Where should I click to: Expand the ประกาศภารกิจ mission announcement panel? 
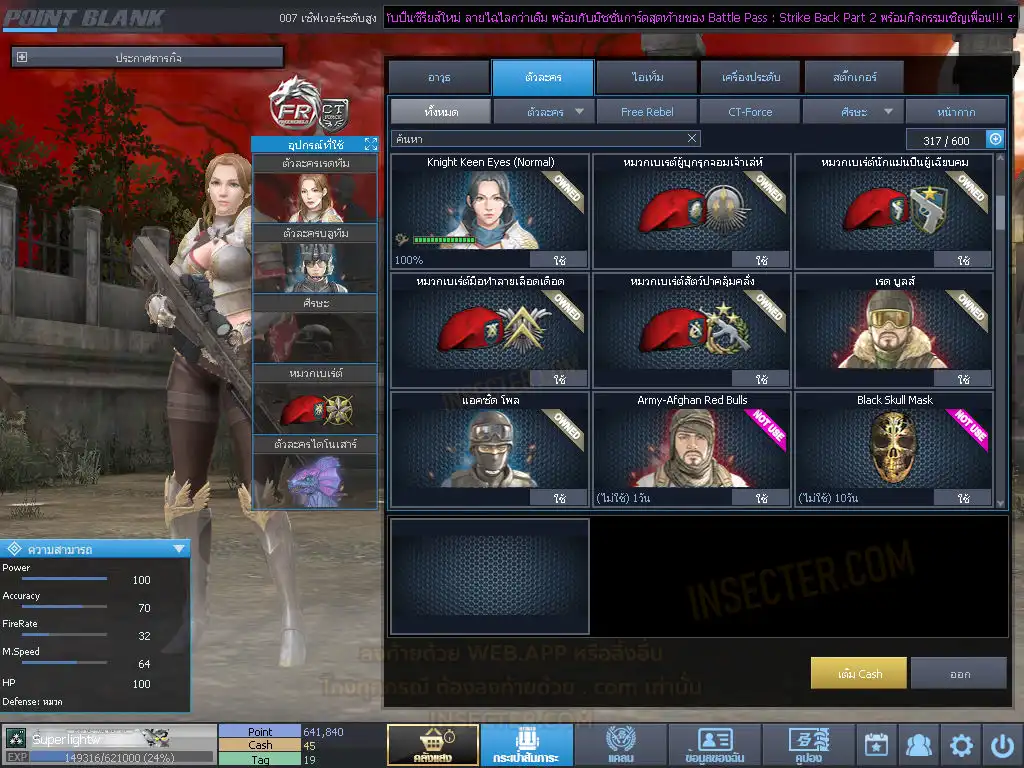(22, 58)
